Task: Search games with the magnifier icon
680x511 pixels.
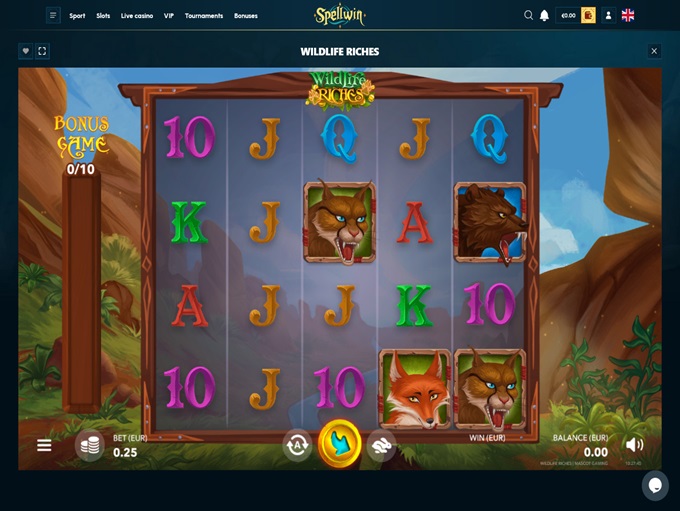Action: coord(529,15)
